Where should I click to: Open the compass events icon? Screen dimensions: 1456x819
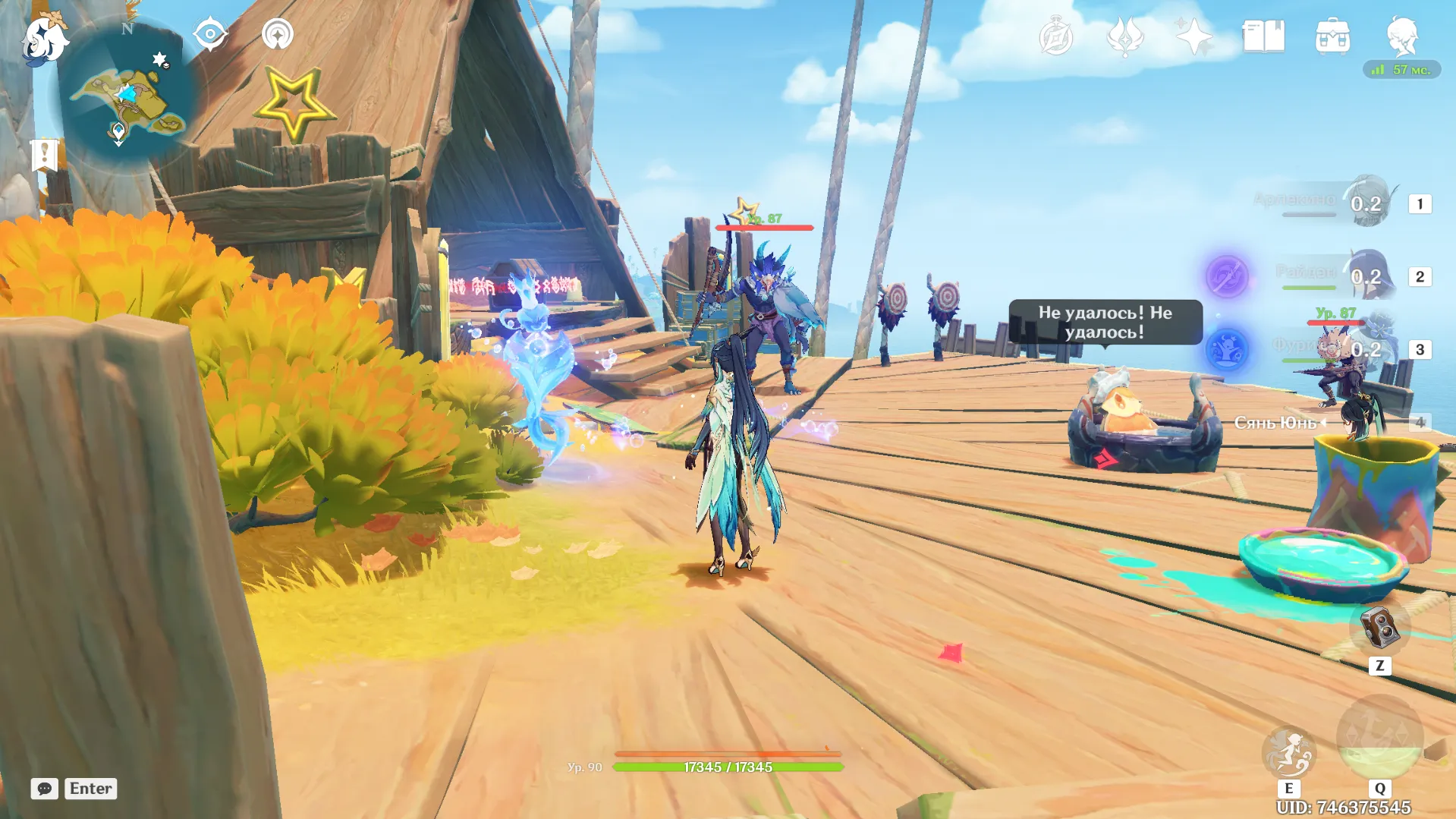click(x=1056, y=36)
